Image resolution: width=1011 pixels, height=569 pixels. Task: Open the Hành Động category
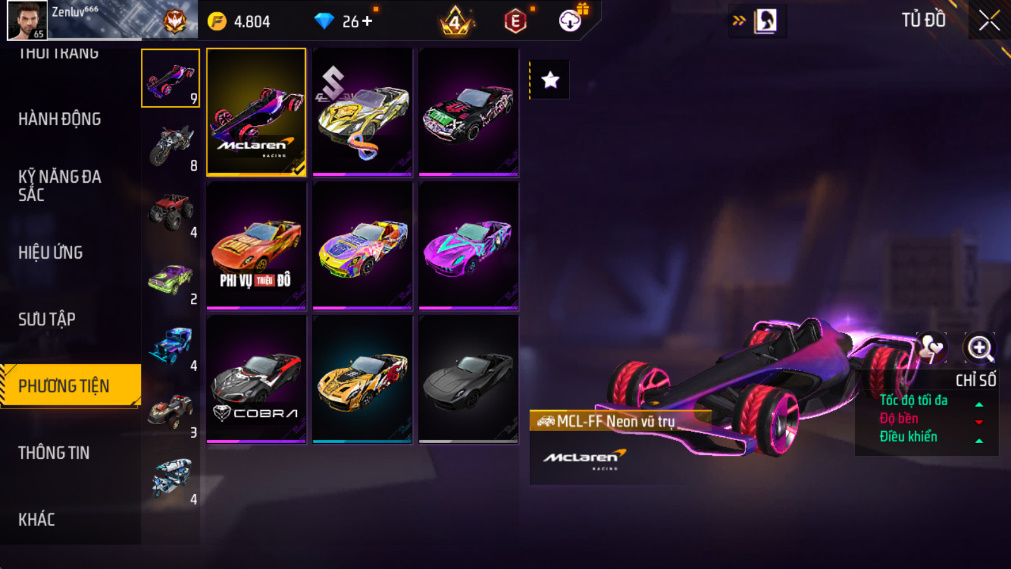click(x=60, y=119)
